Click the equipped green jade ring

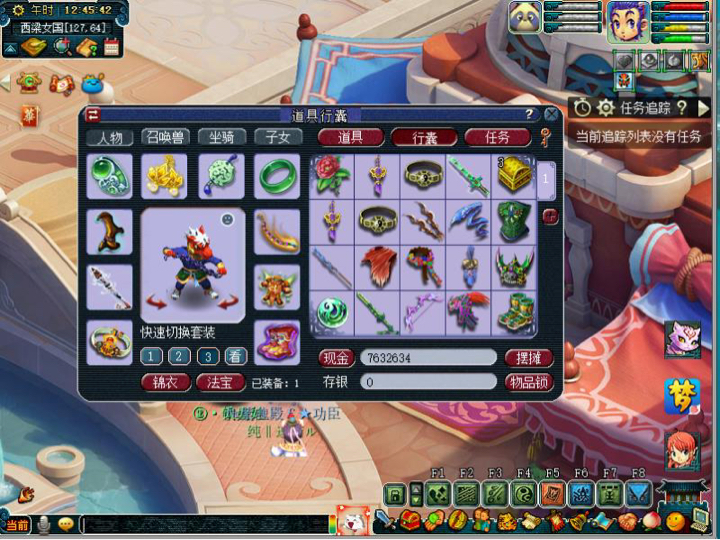coord(277,176)
